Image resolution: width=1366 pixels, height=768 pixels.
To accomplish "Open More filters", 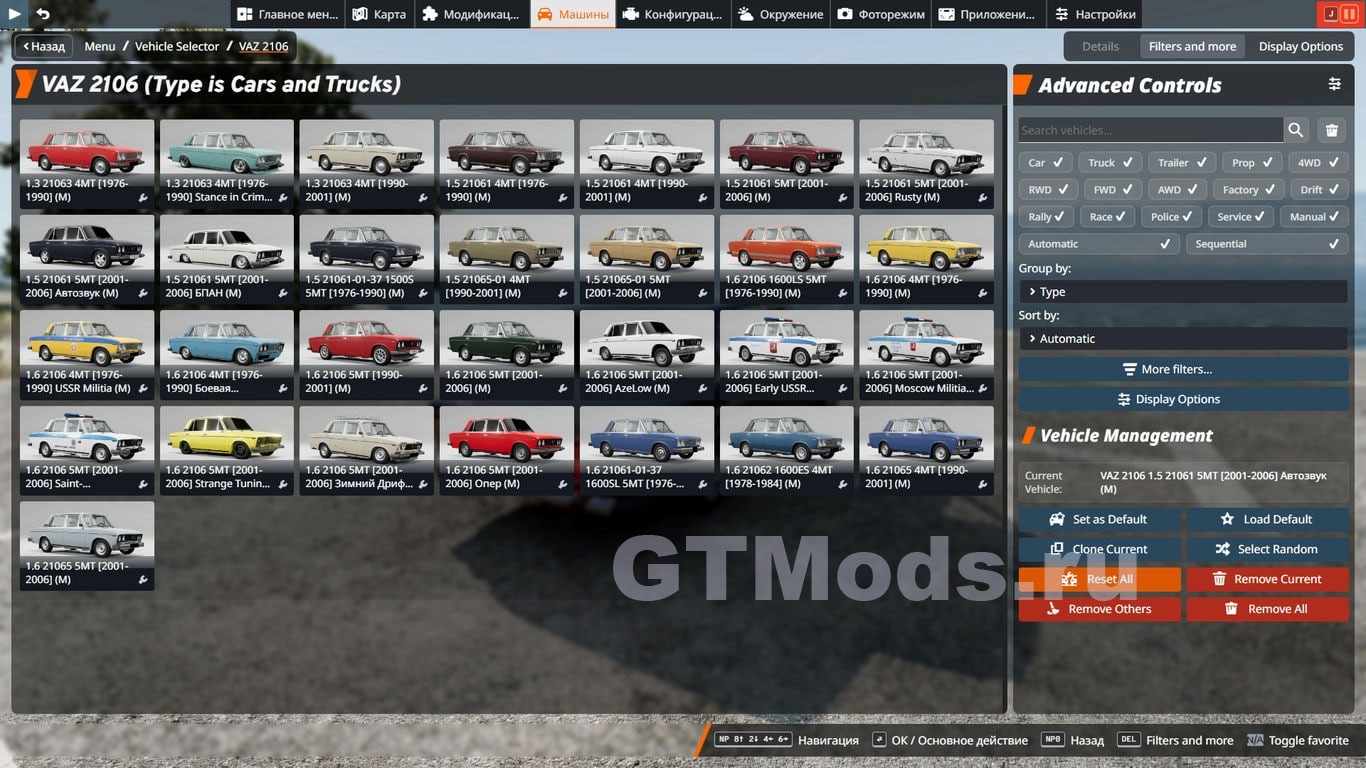I will click(1183, 369).
